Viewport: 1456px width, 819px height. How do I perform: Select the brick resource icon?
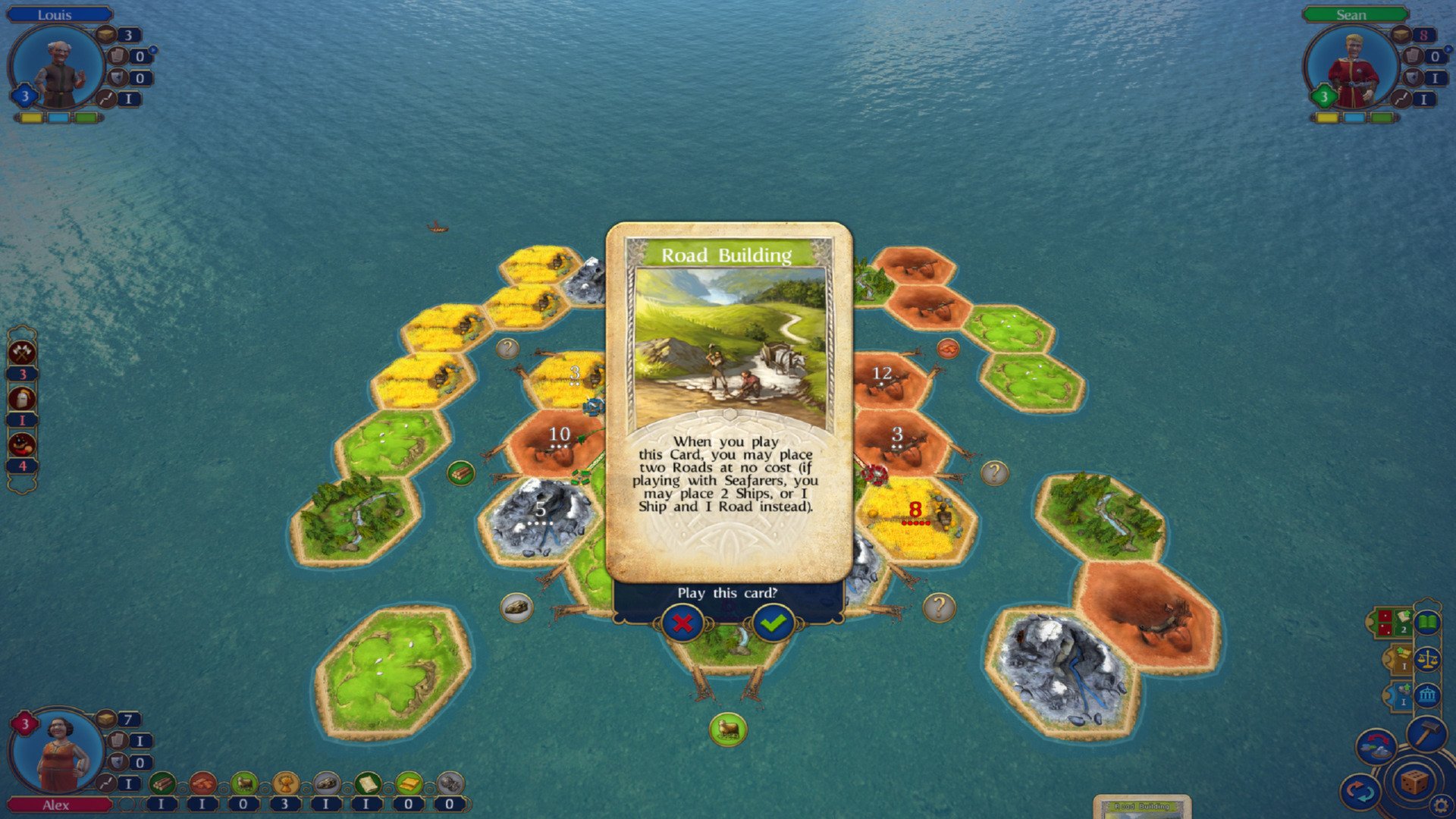(202, 783)
